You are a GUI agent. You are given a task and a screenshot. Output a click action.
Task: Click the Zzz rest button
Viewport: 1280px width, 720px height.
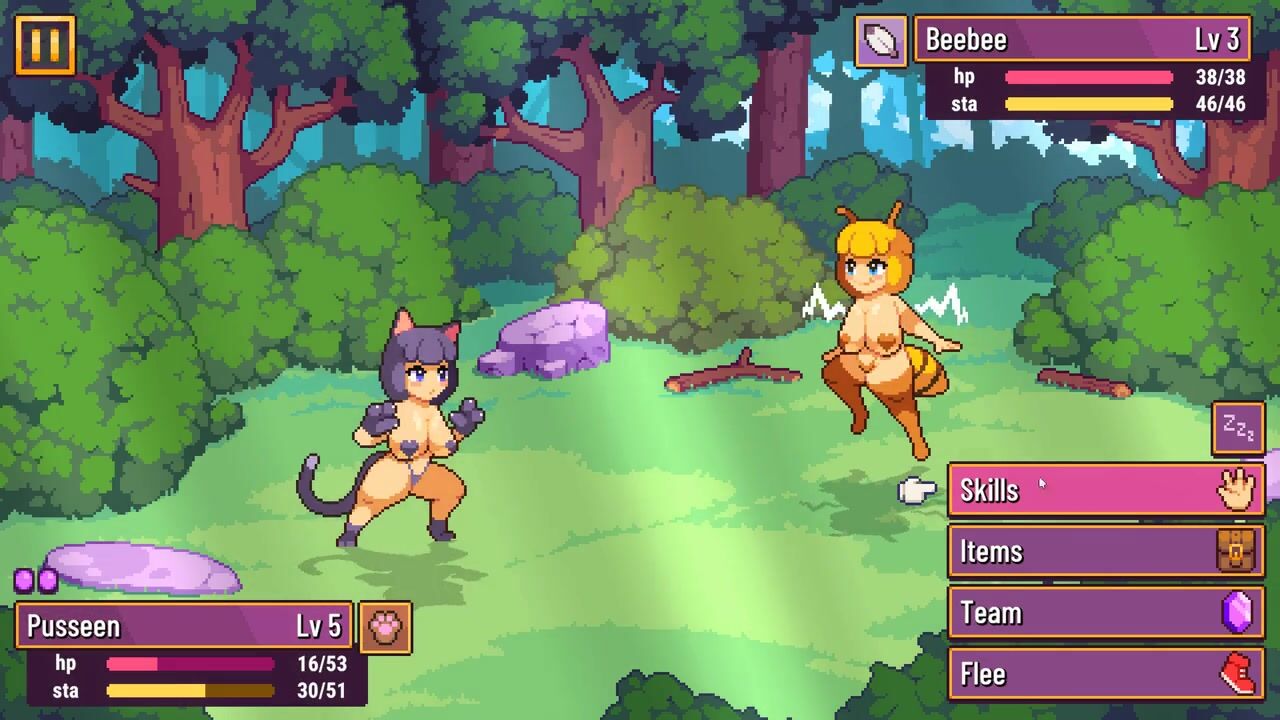[x=1238, y=429]
